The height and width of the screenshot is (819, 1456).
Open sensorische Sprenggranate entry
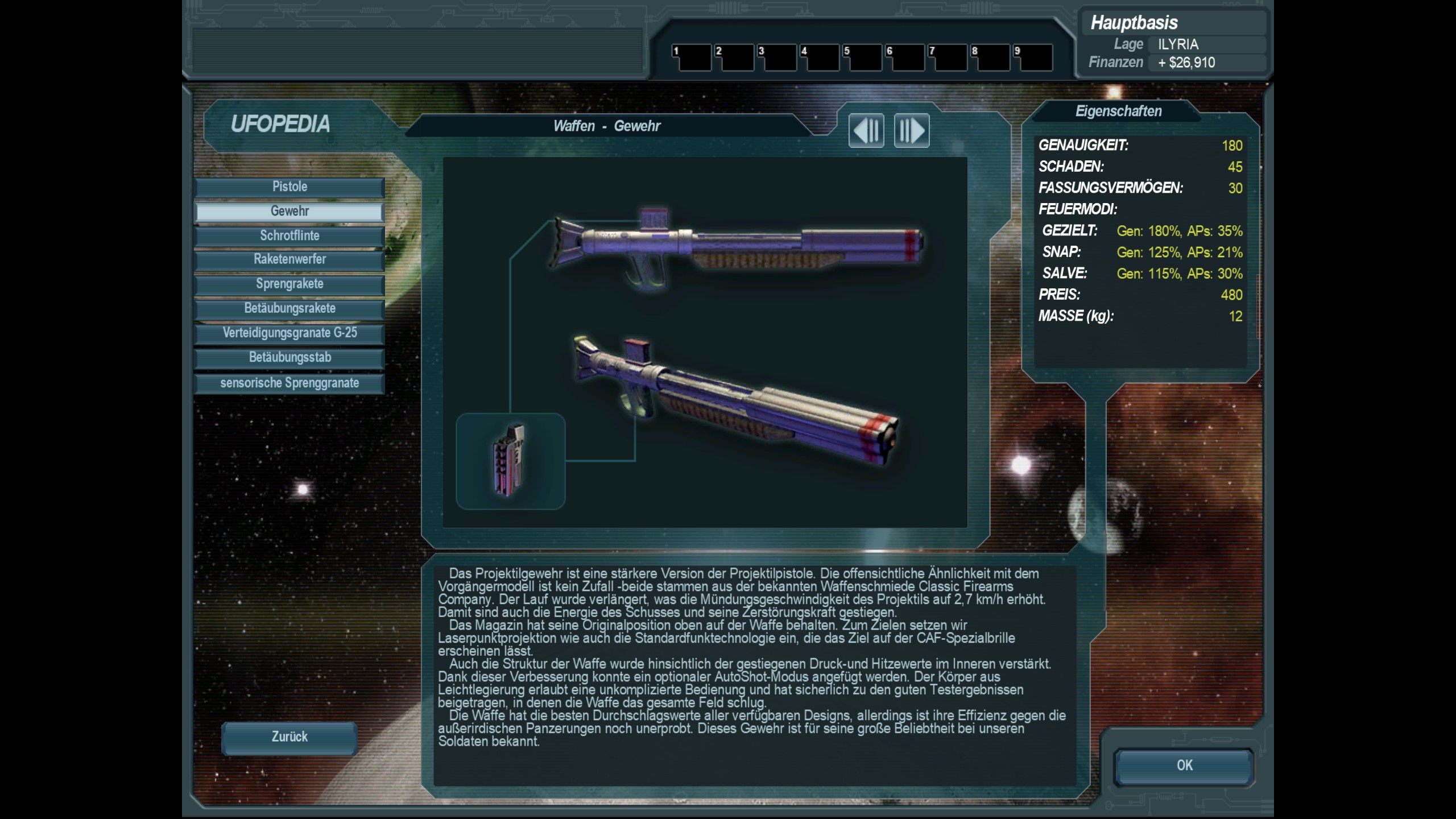pyautogui.click(x=289, y=383)
